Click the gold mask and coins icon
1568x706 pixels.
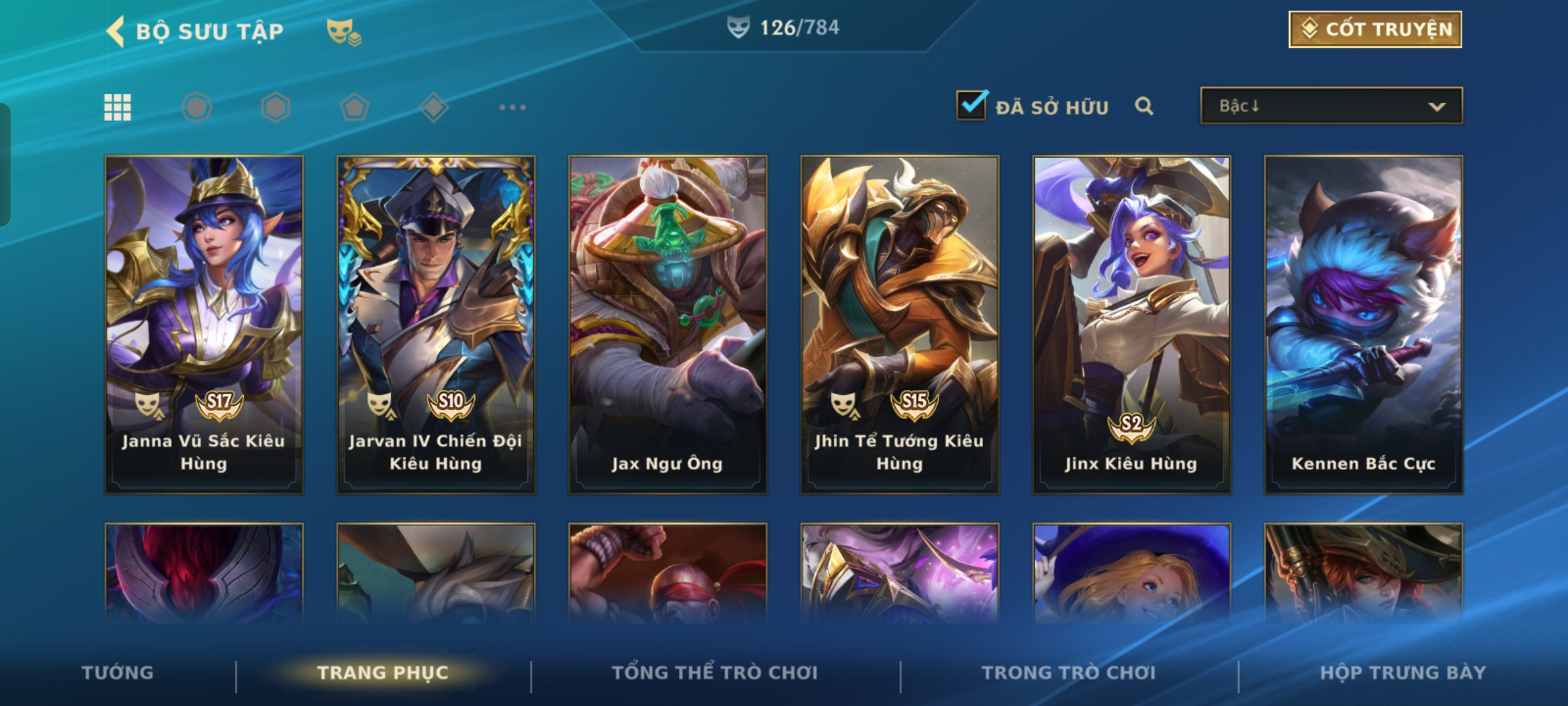pyautogui.click(x=344, y=31)
